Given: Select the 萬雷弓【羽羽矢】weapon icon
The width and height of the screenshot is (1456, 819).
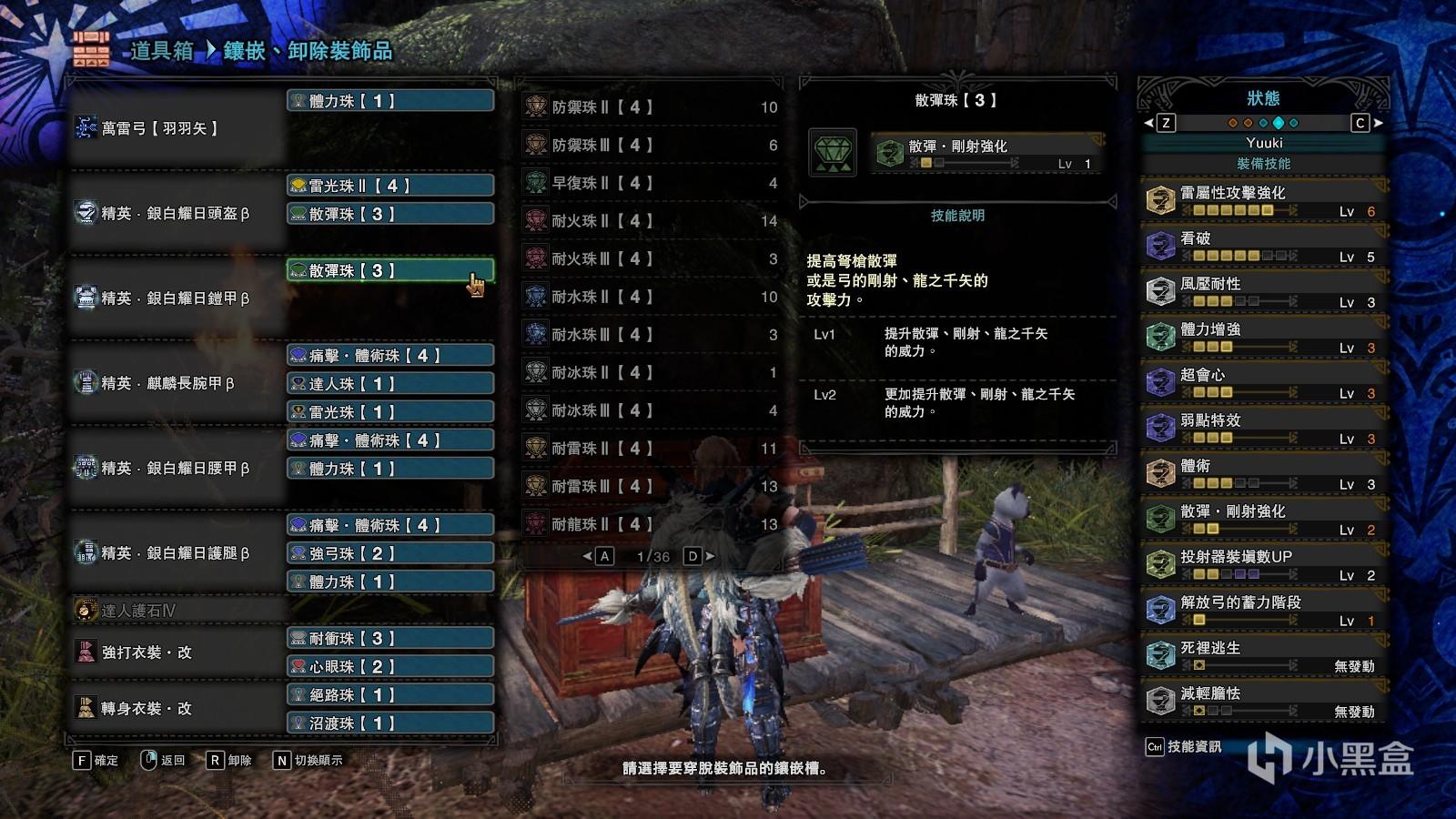Looking at the screenshot, I should (x=87, y=127).
